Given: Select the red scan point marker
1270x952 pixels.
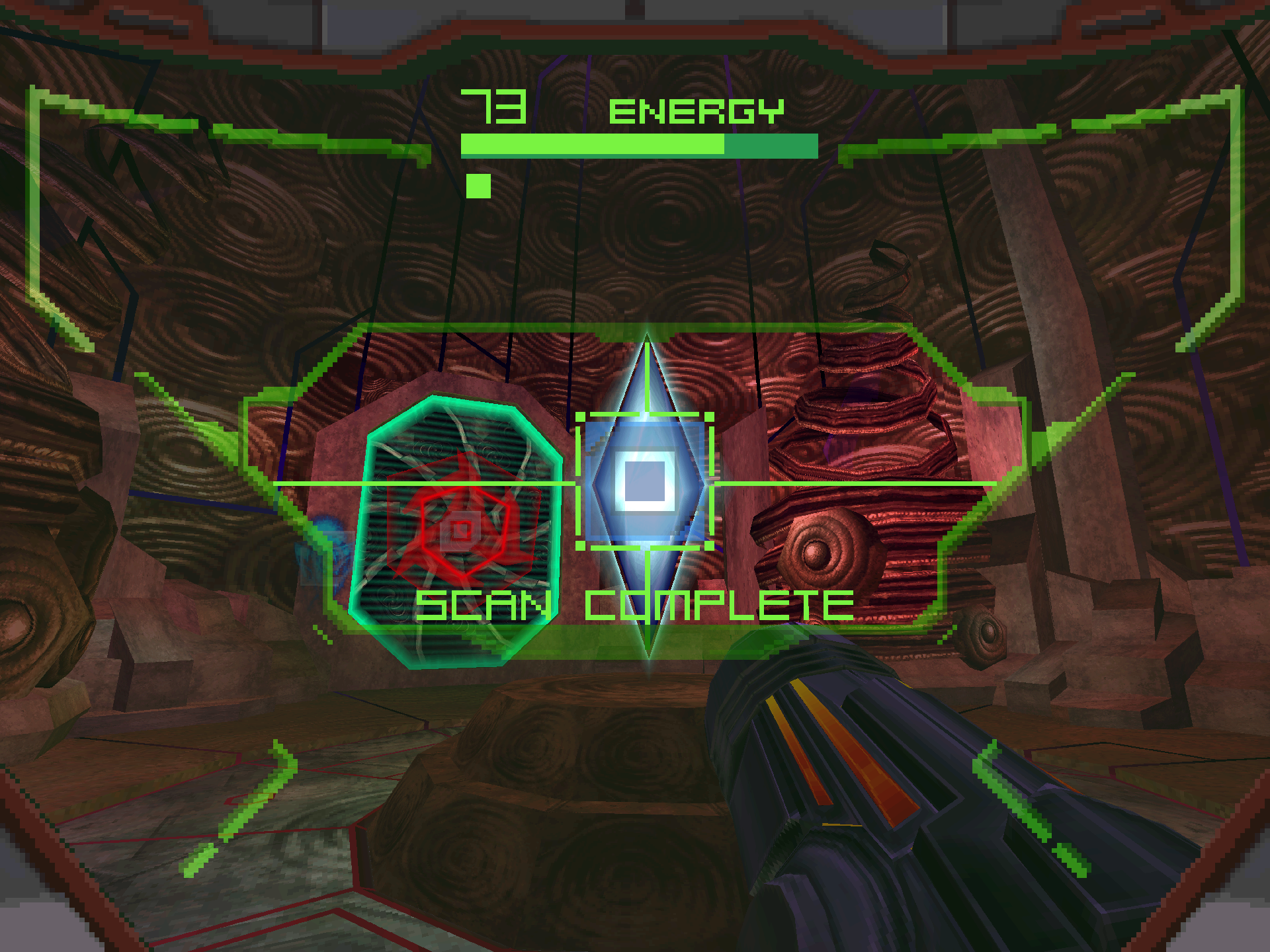Looking at the screenshot, I should 461,530.
